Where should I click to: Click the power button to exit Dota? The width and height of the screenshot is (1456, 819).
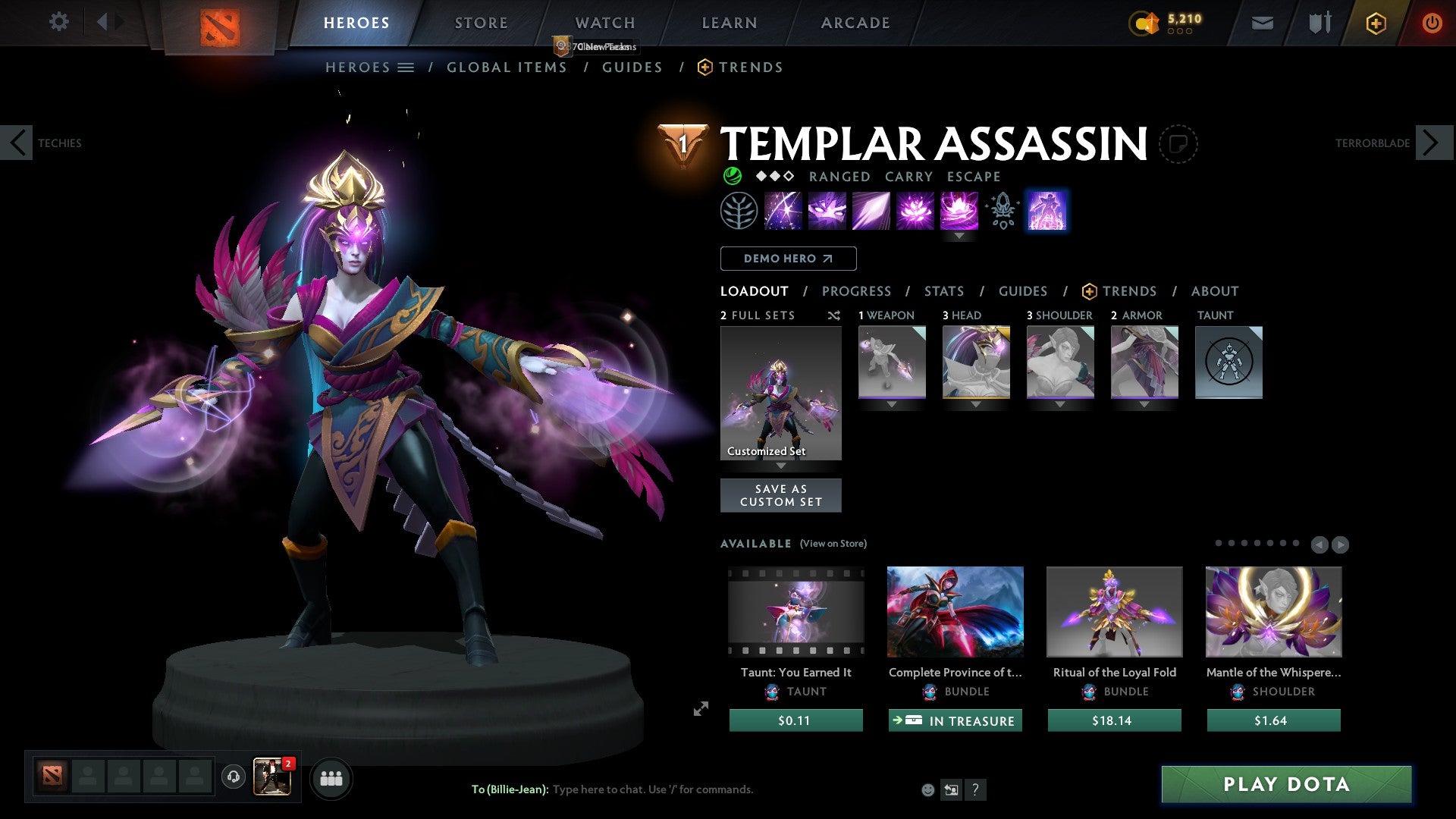coord(1432,23)
